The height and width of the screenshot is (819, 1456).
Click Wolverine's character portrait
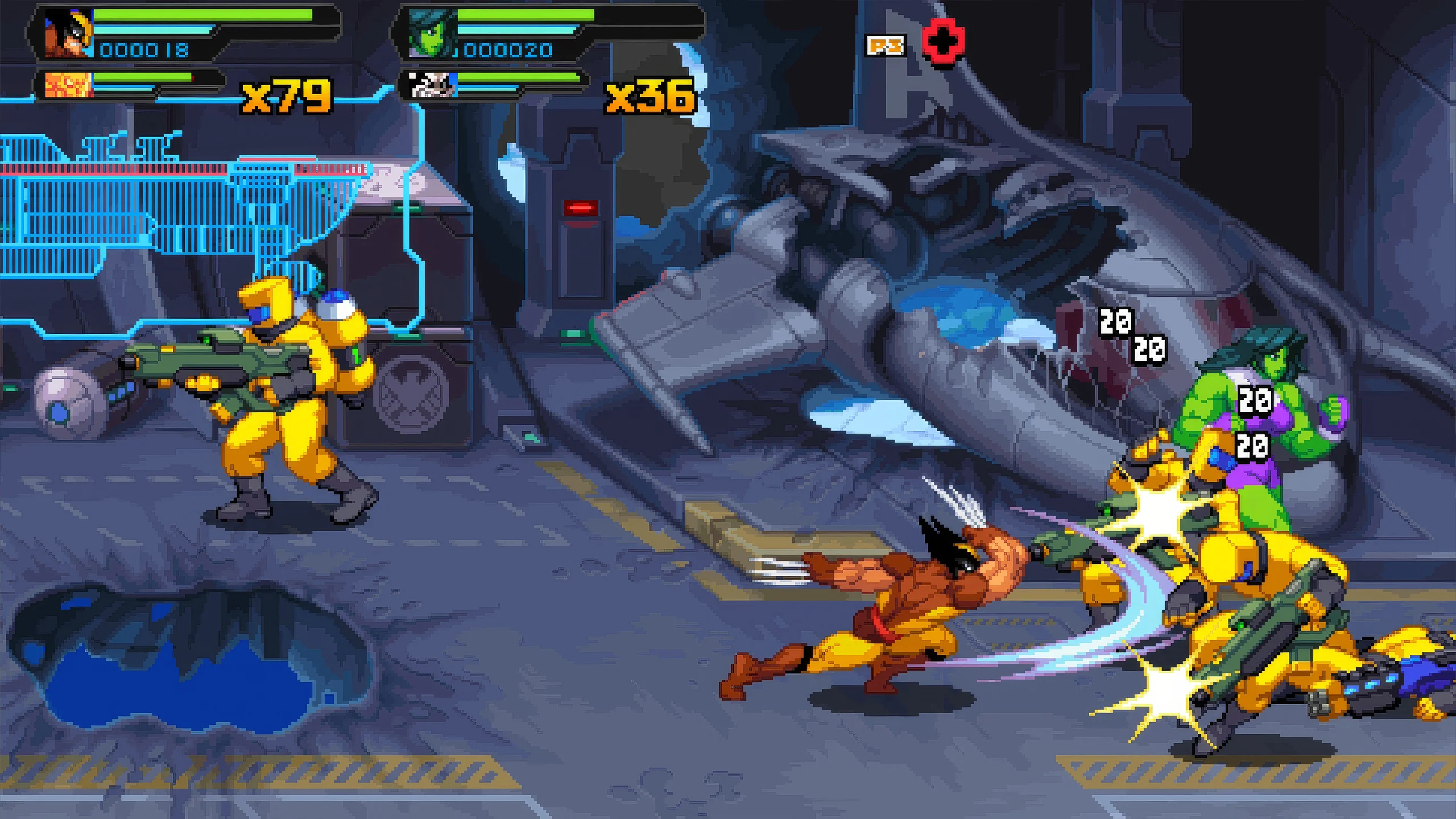(x=68, y=33)
